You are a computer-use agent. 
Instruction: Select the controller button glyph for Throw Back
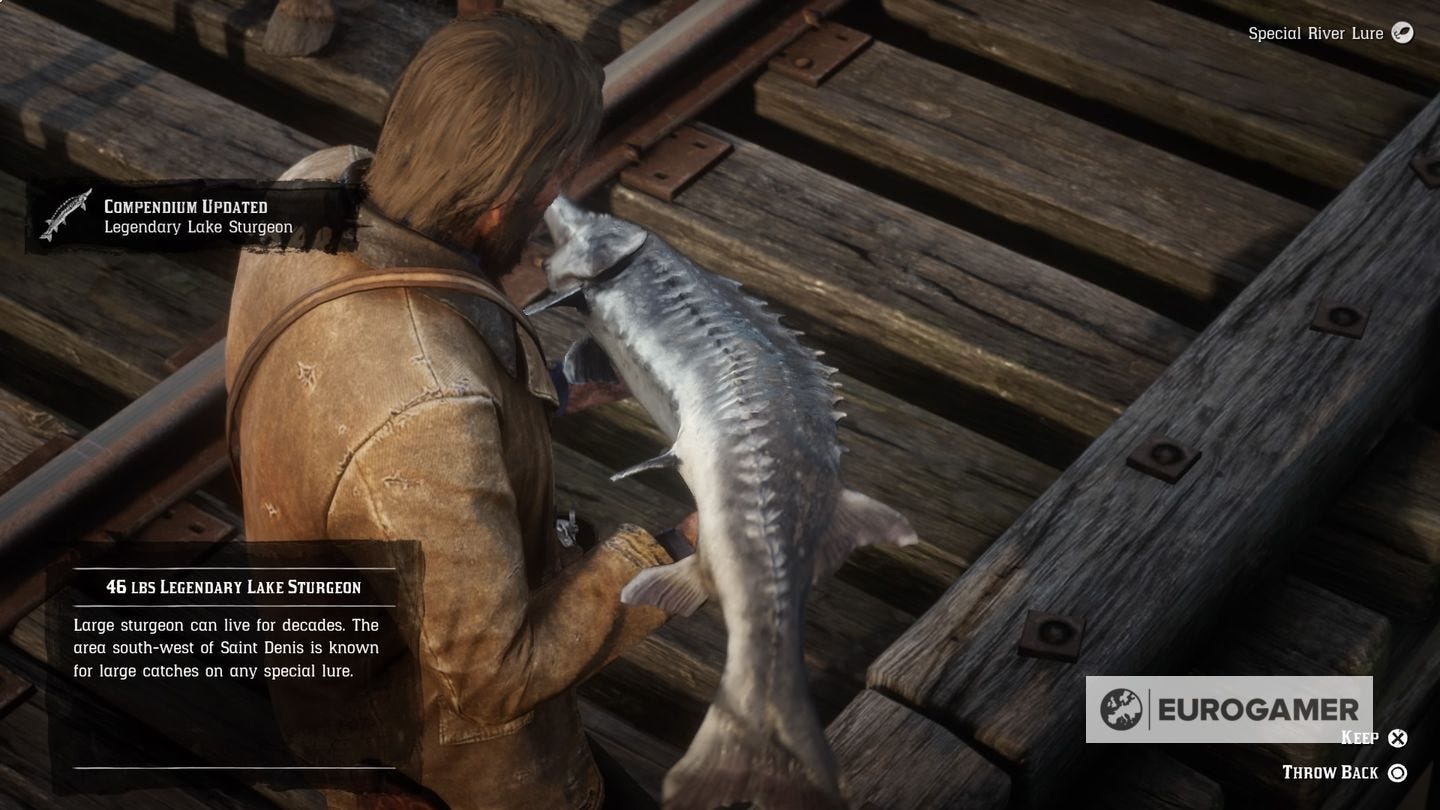point(1399,772)
